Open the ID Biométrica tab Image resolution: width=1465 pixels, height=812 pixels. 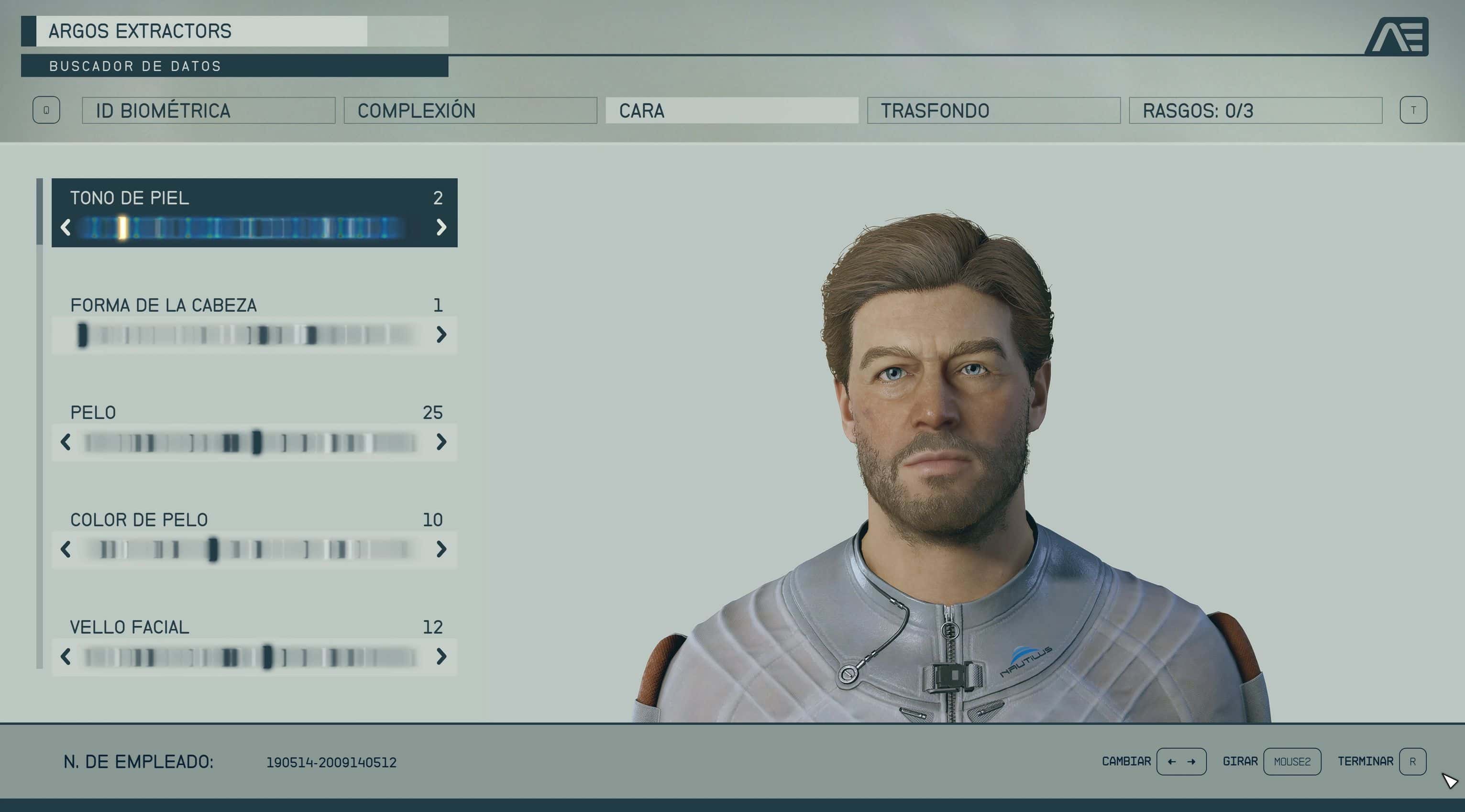208,110
